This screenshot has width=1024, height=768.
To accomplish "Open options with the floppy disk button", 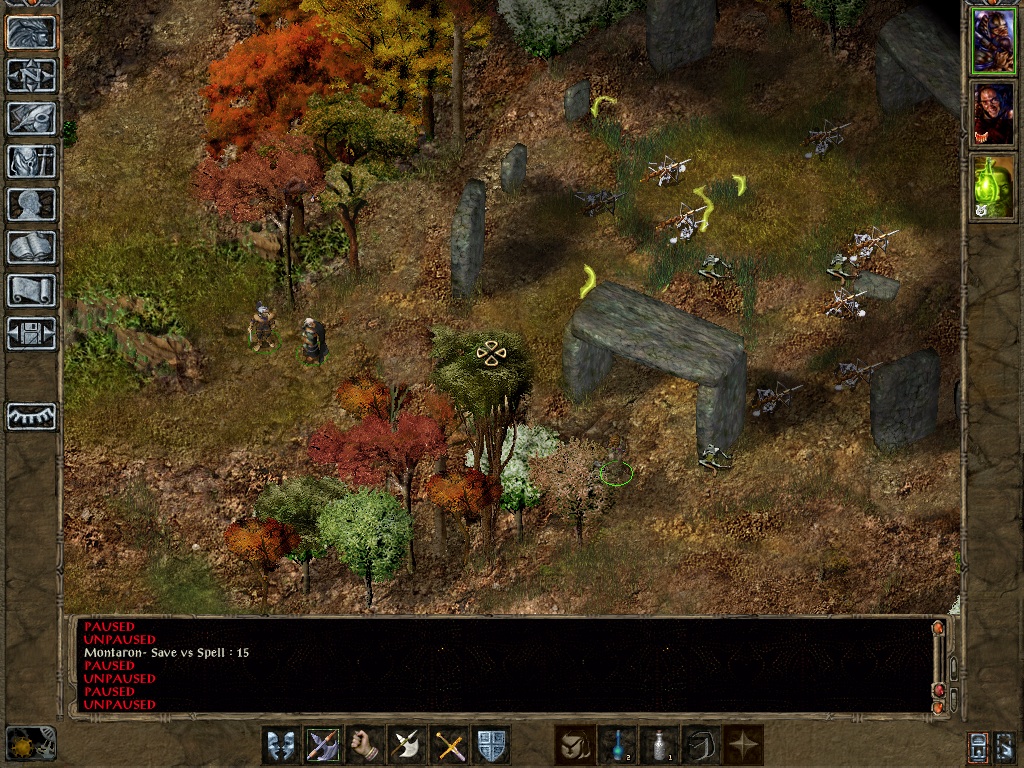I will pos(31,333).
